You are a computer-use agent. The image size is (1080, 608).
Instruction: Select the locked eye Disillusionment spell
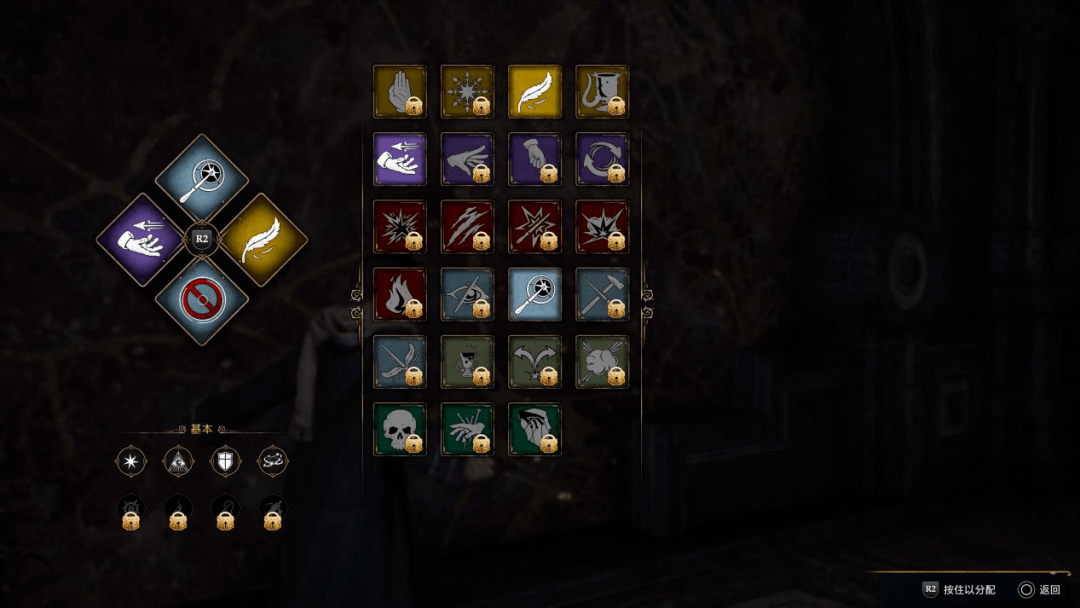467,294
